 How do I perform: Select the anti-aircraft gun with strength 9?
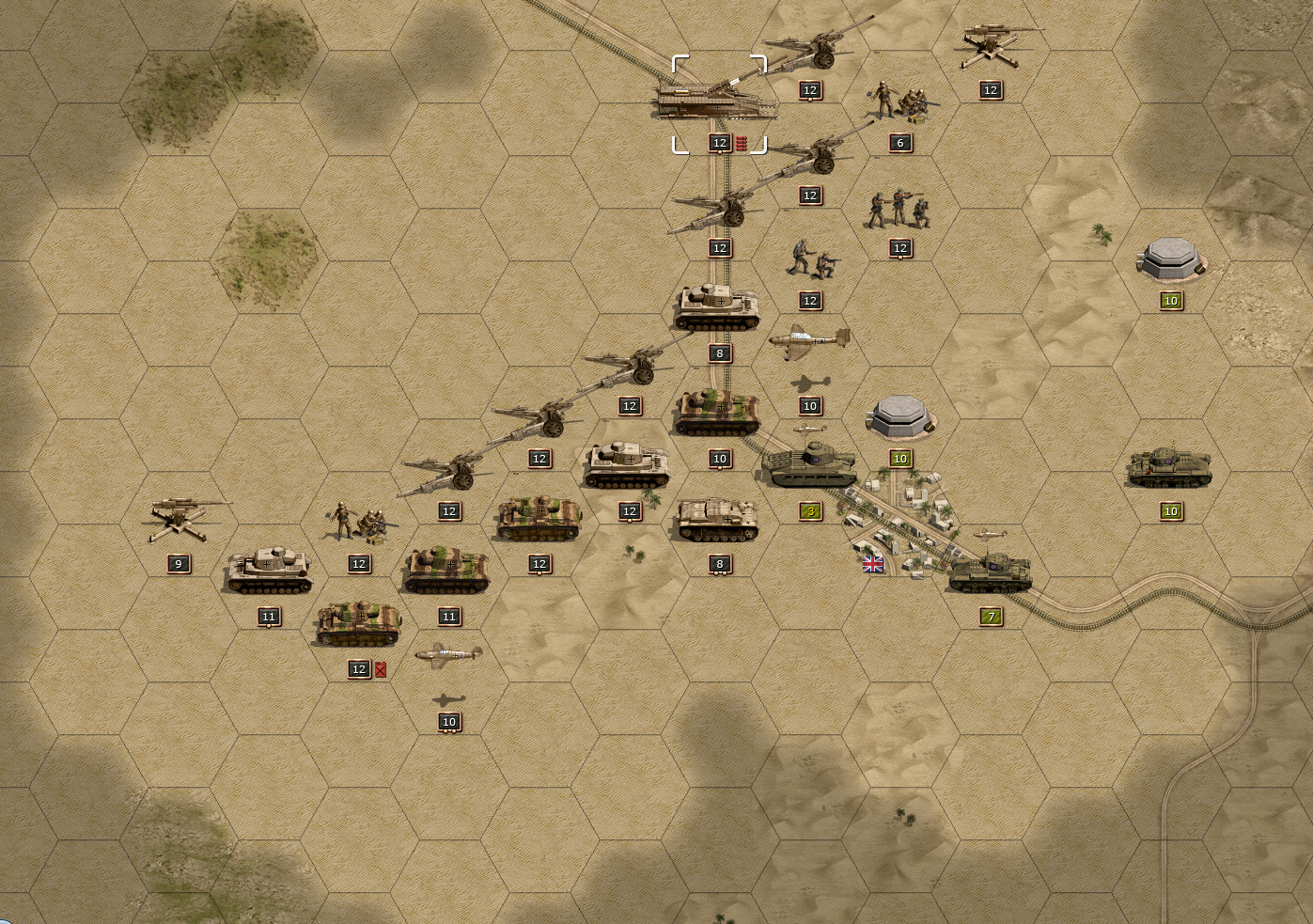[x=179, y=520]
